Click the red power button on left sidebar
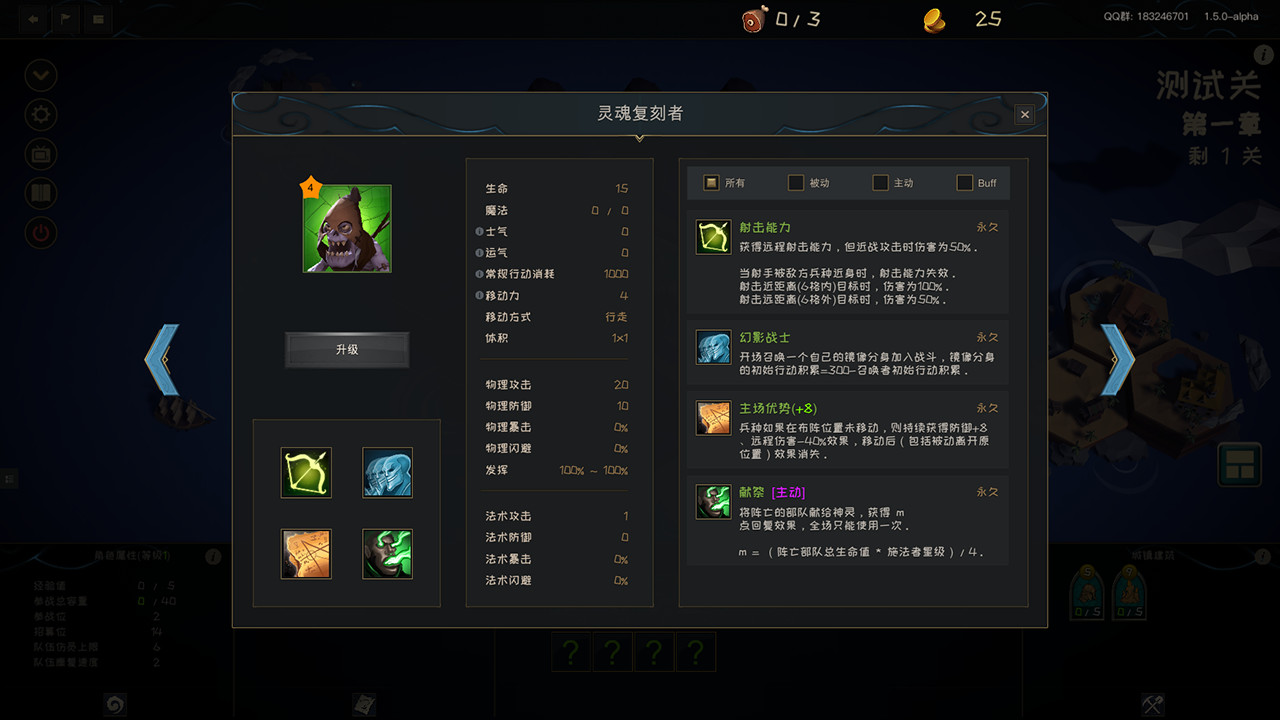 [40, 231]
